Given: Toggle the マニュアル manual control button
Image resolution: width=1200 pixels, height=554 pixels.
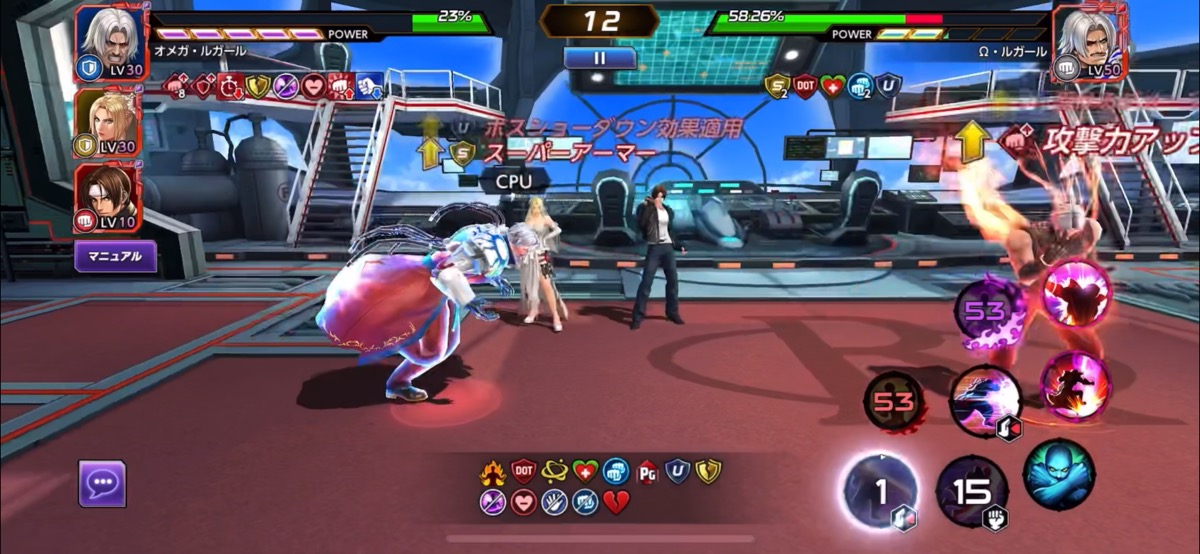Looking at the screenshot, I should coord(115,256).
